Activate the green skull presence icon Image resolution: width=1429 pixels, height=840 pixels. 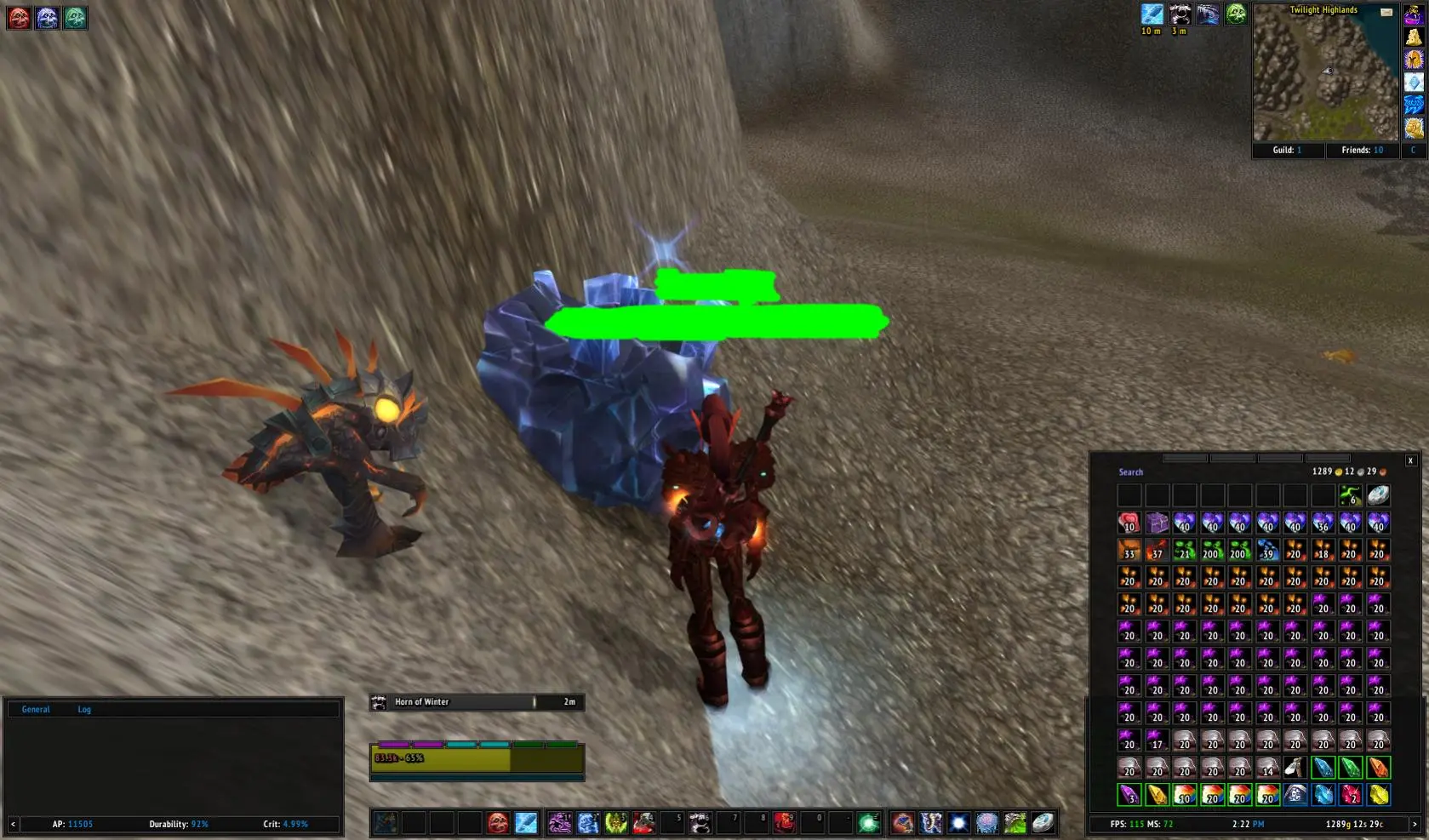(75, 17)
